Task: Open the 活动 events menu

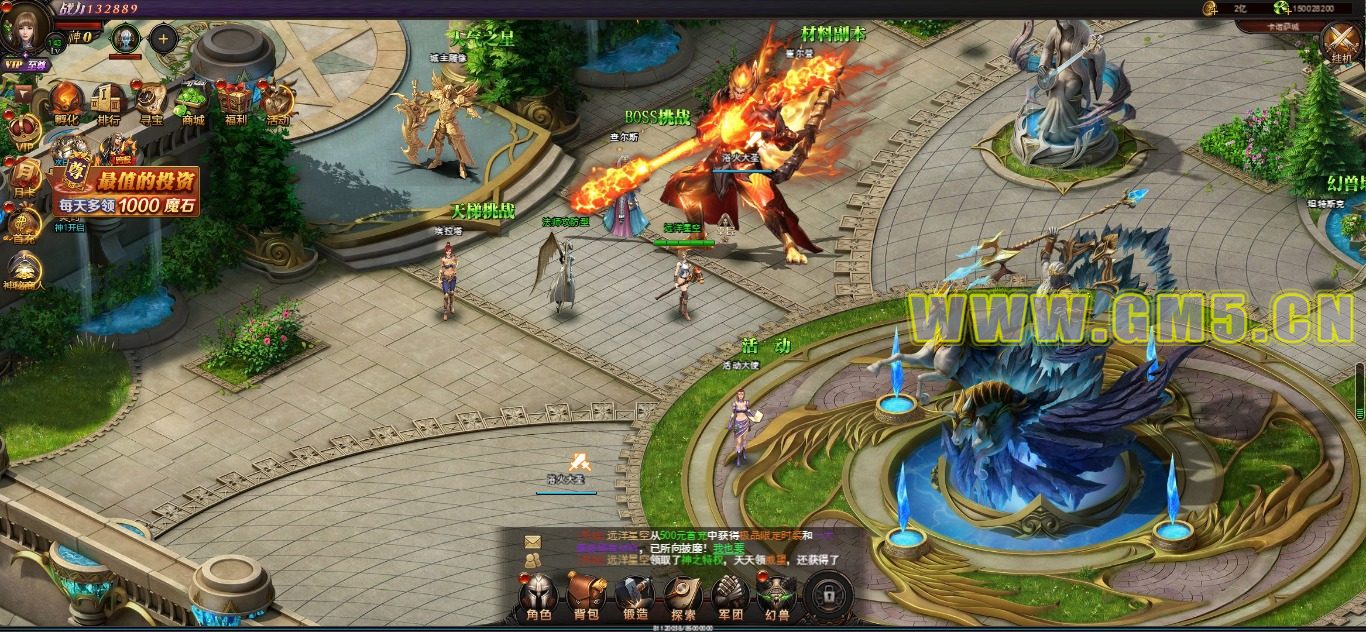Action: 278,103
